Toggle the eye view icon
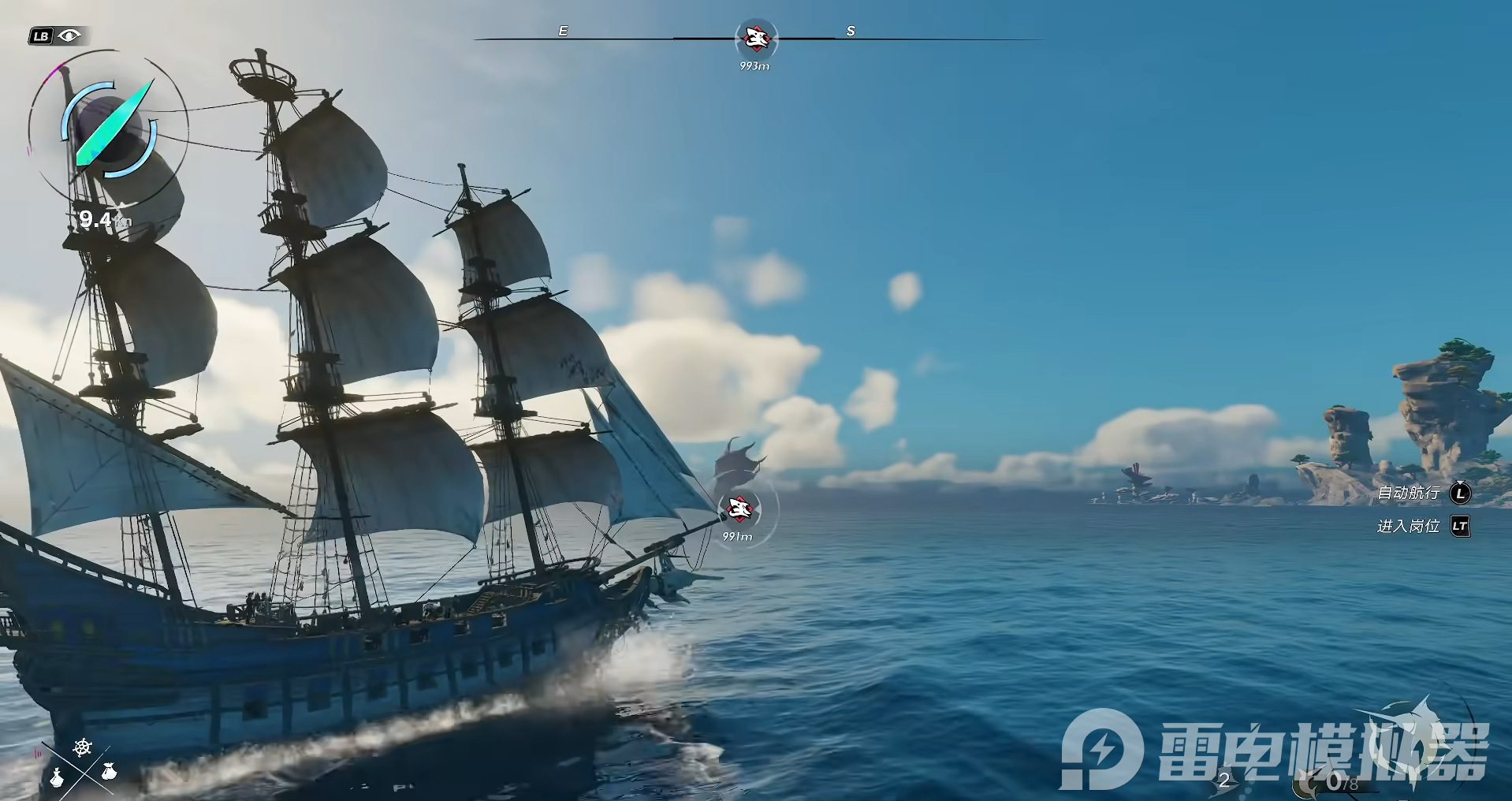The image size is (1512, 801). (x=70, y=35)
